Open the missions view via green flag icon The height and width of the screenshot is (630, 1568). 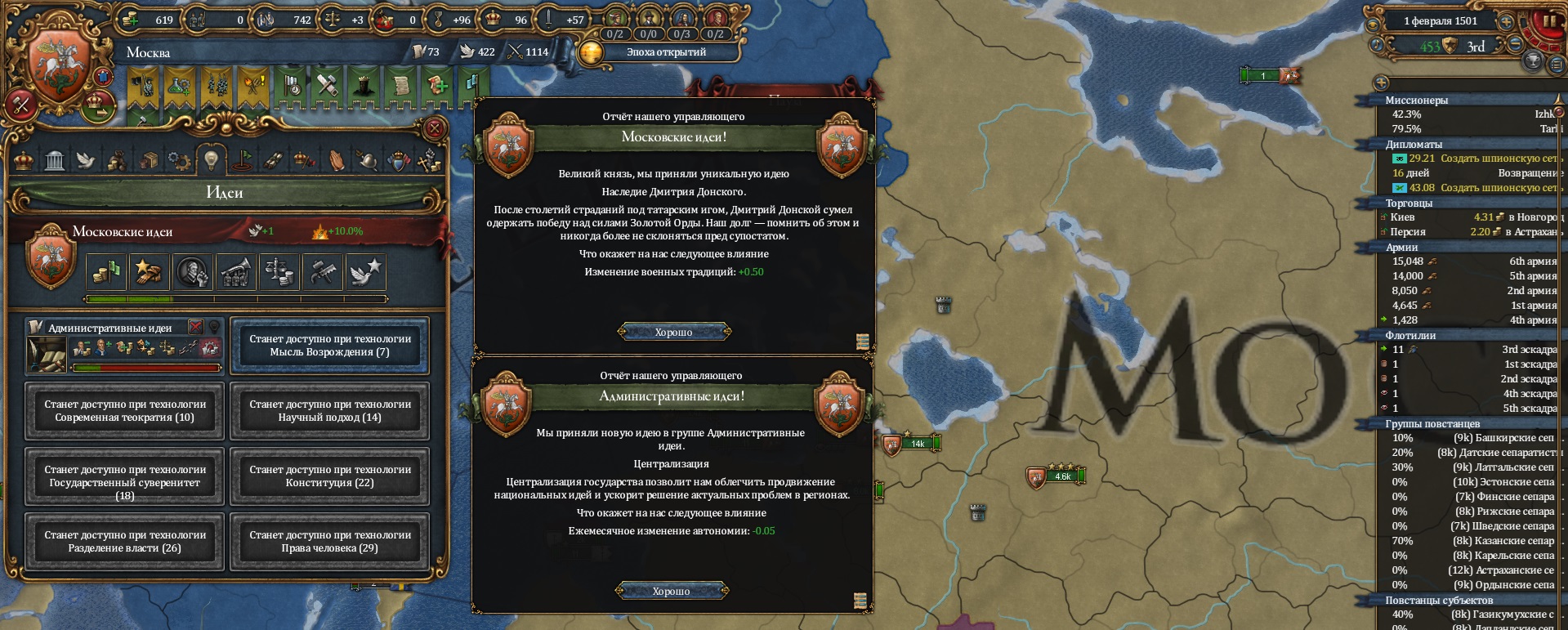(x=241, y=159)
